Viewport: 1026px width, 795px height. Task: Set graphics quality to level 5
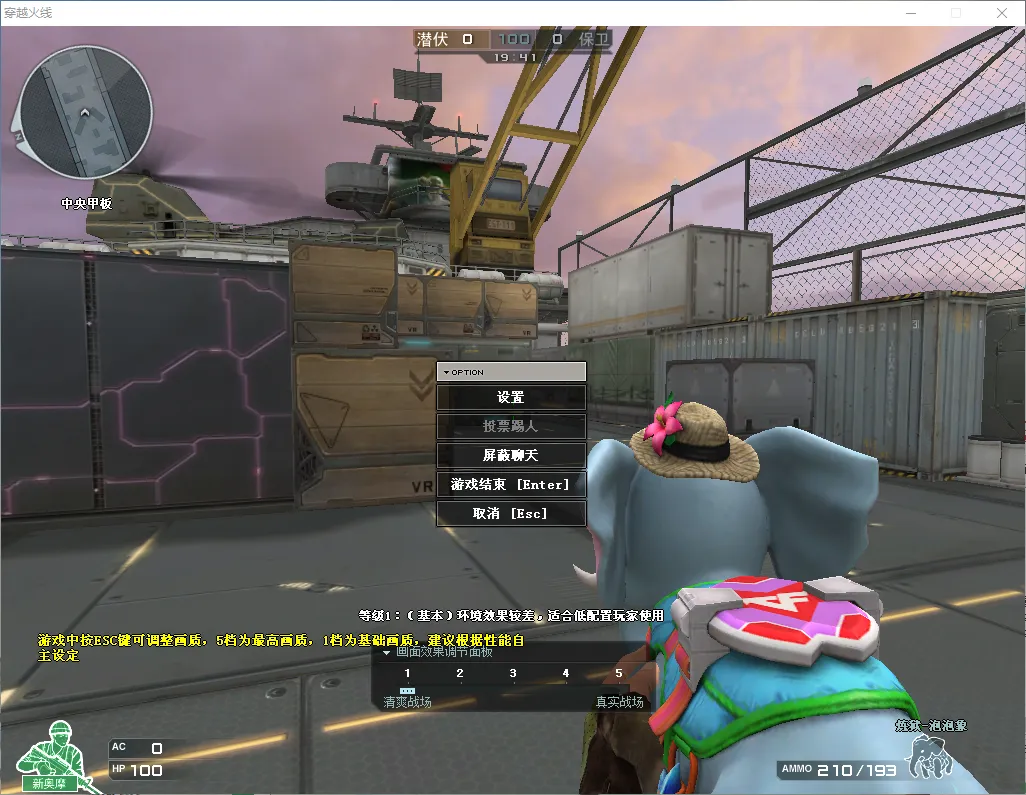(619, 674)
